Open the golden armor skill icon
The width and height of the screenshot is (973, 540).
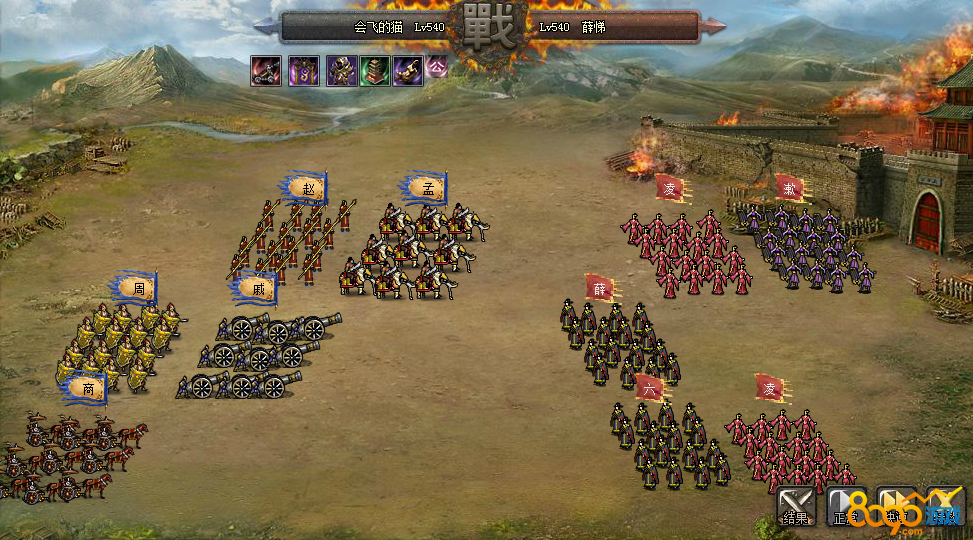(341, 71)
